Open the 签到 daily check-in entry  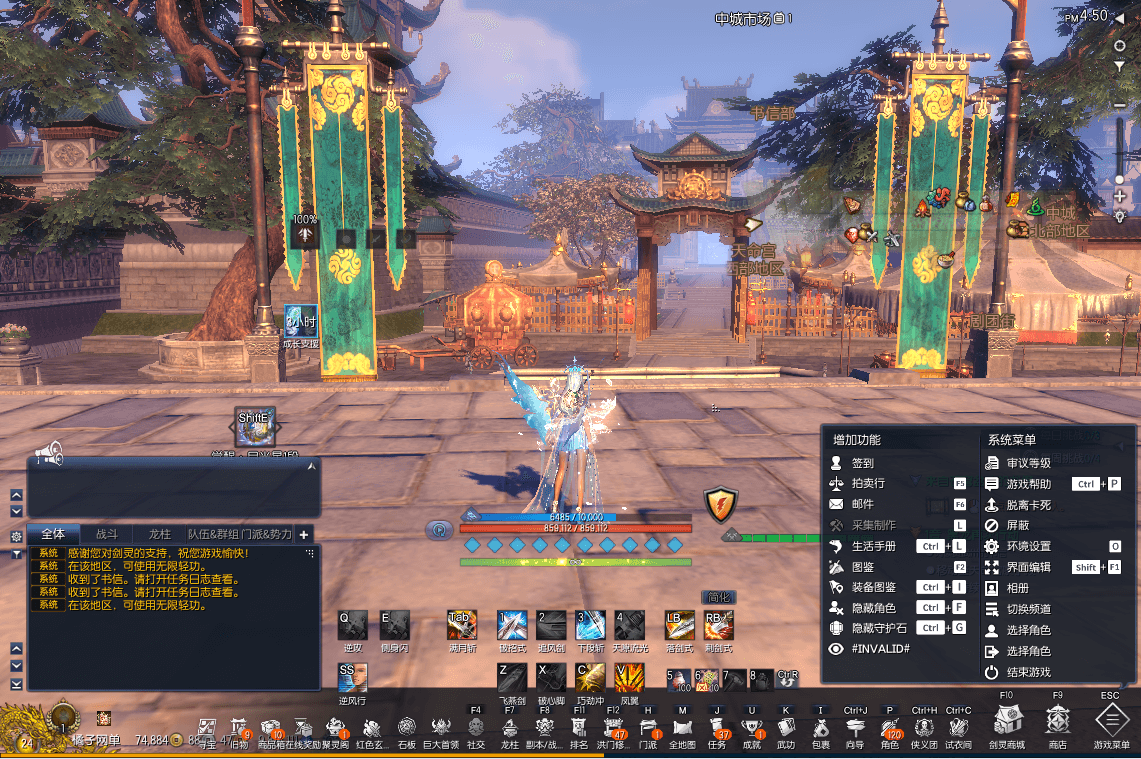862,463
